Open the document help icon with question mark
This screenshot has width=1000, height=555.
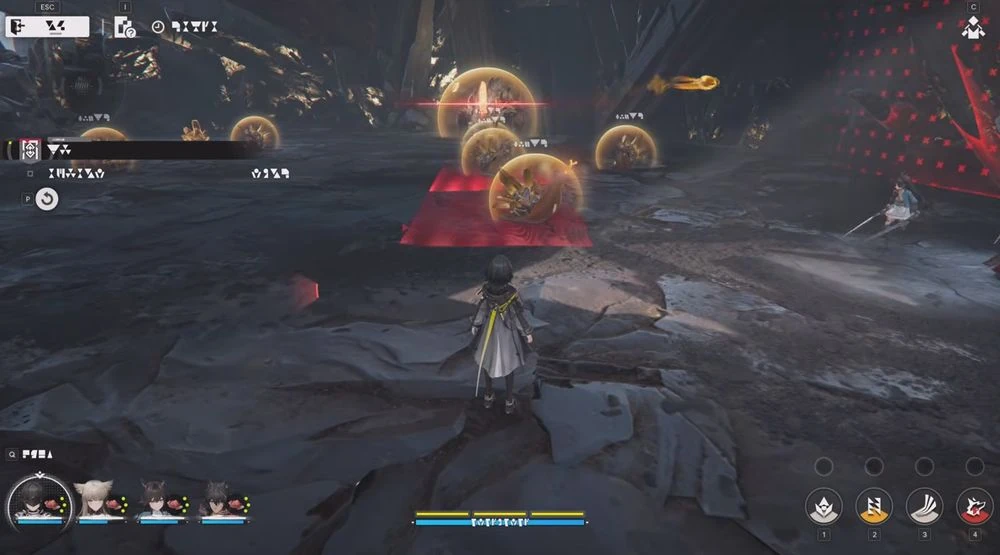pos(125,27)
